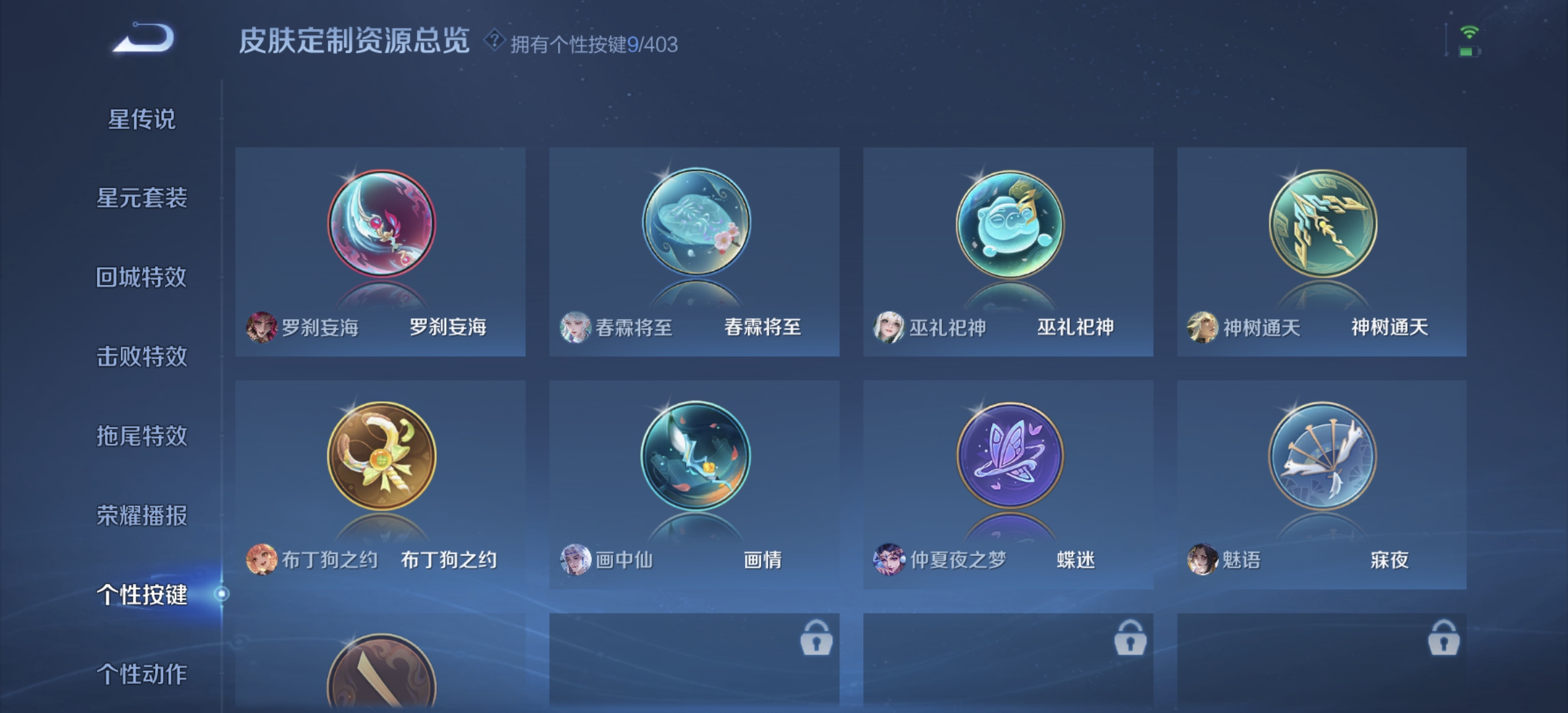
Task: Select the 罗刹妄海 personalized button icon
Action: 380,224
